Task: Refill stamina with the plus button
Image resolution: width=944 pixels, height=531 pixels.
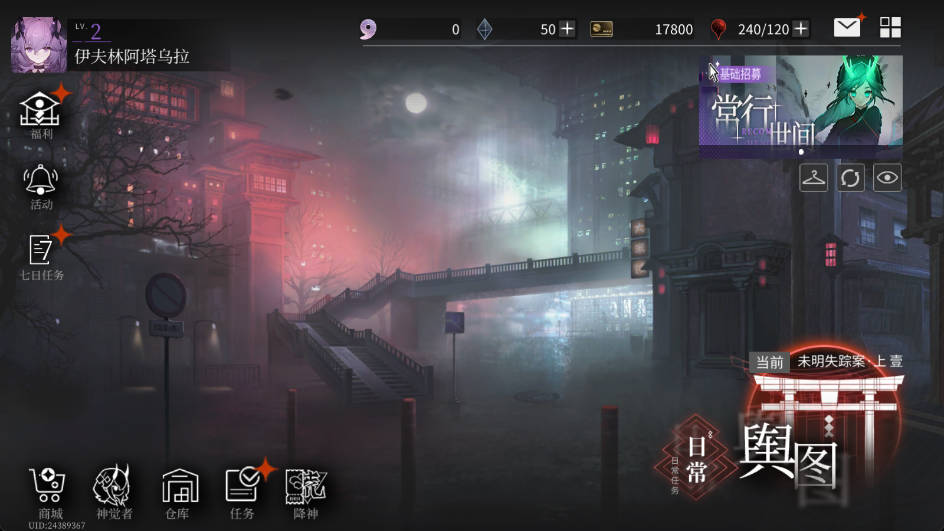Action: pyautogui.click(x=800, y=29)
